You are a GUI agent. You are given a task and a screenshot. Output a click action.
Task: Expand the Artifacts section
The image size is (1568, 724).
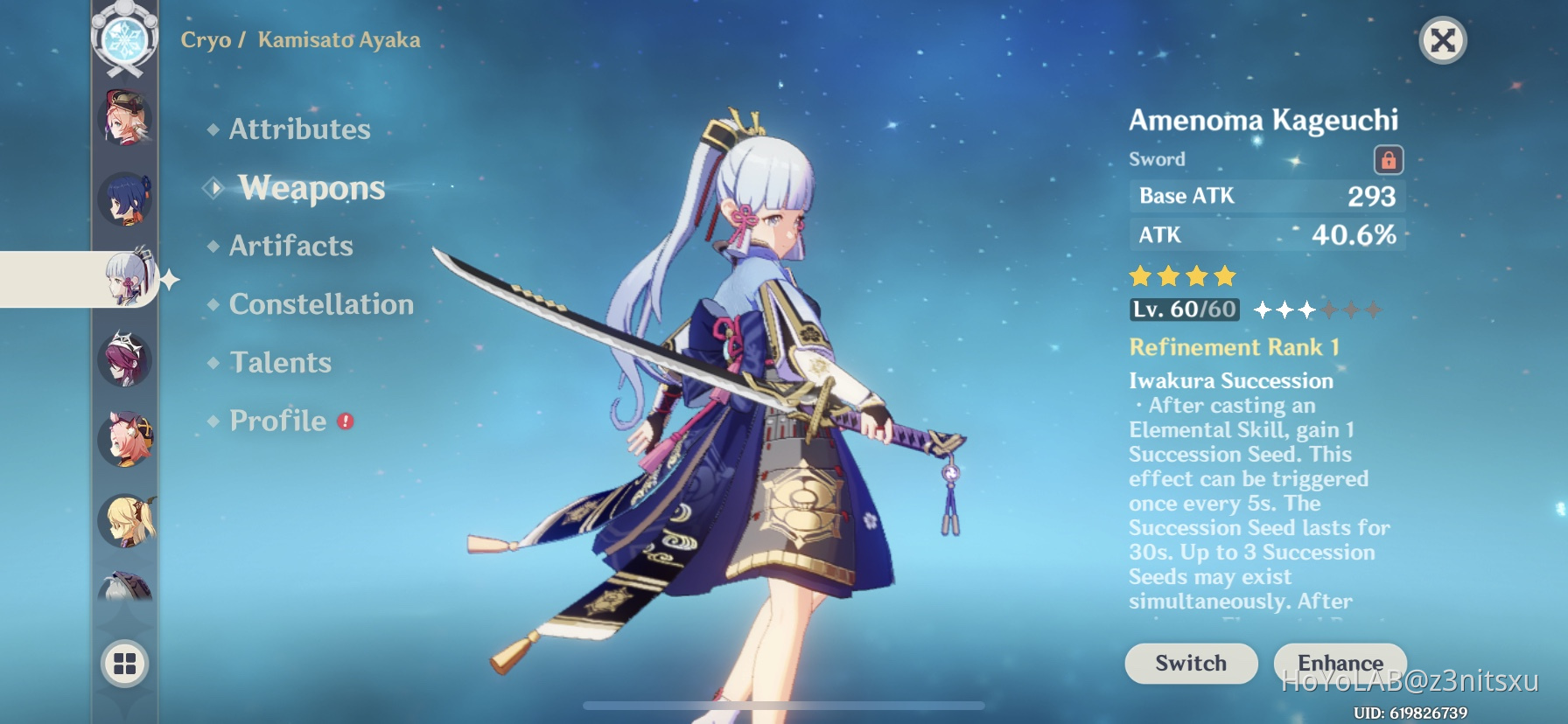290,246
